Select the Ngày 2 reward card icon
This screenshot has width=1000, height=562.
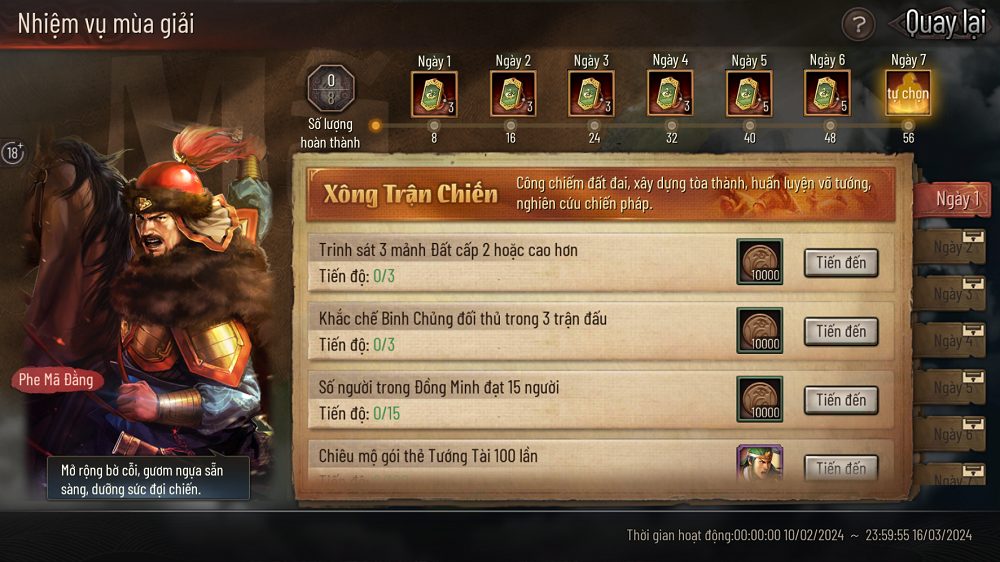[513, 94]
